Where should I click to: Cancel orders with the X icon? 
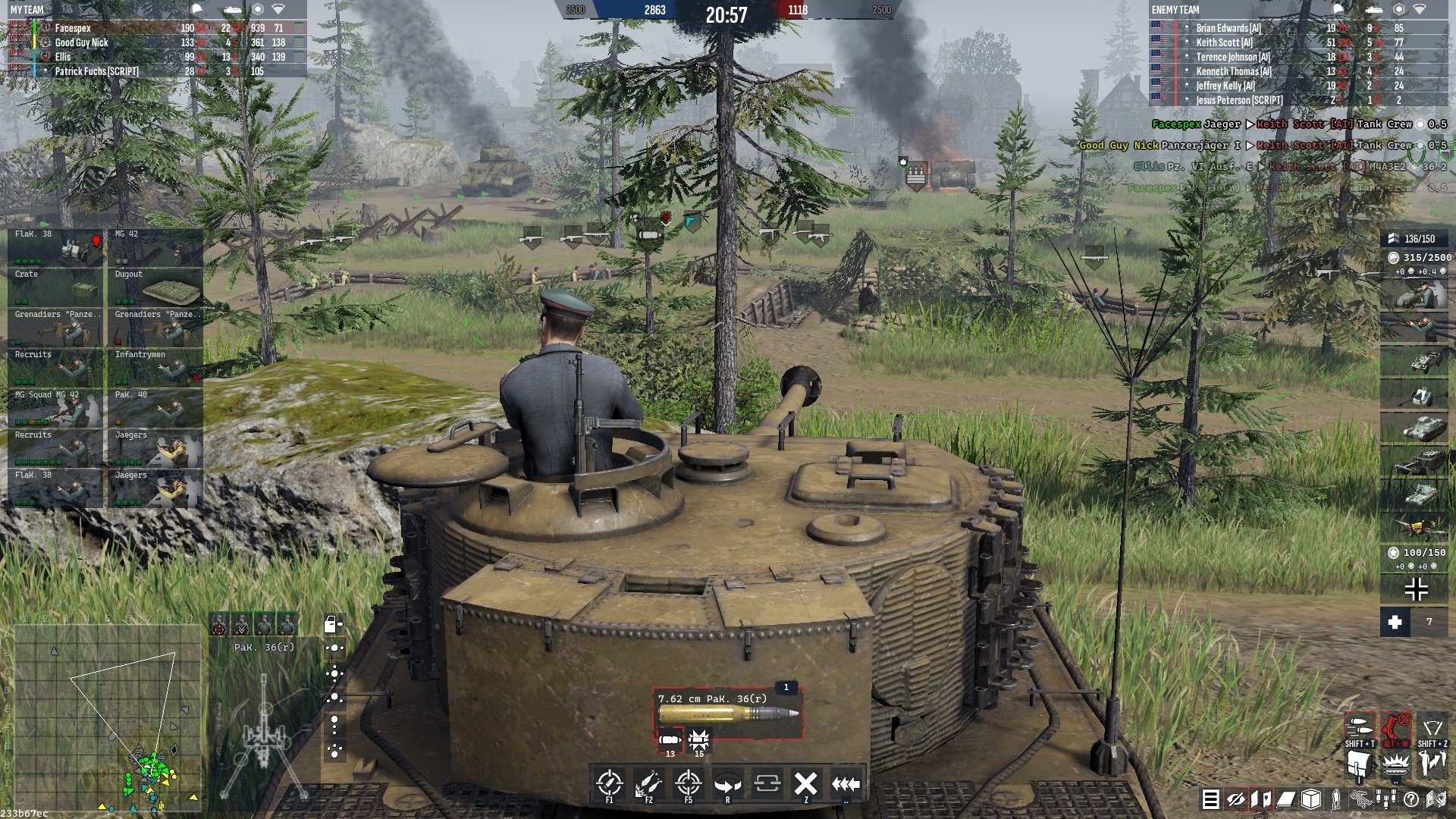click(805, 783)
